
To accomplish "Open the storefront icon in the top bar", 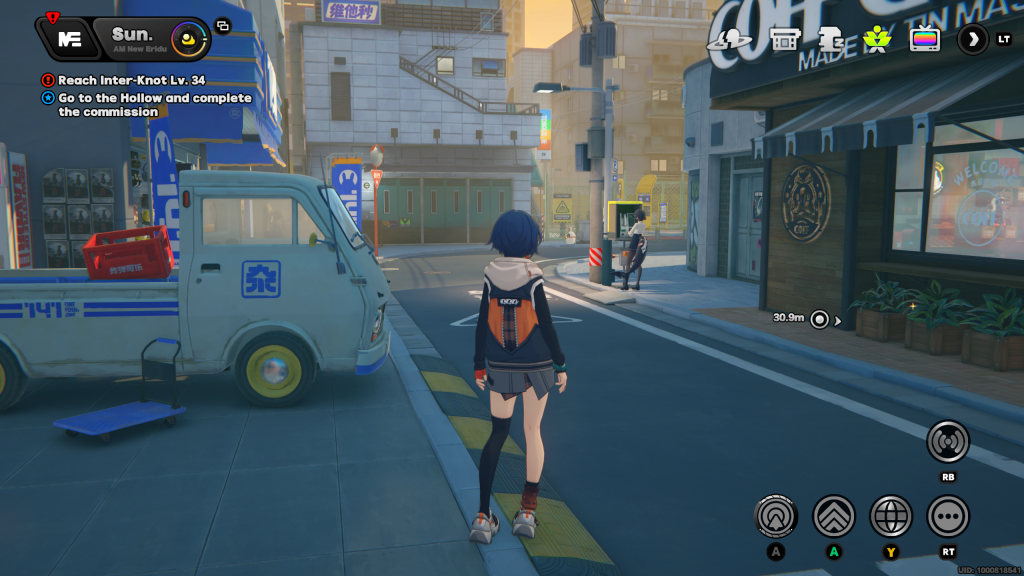I will (785, 40).
